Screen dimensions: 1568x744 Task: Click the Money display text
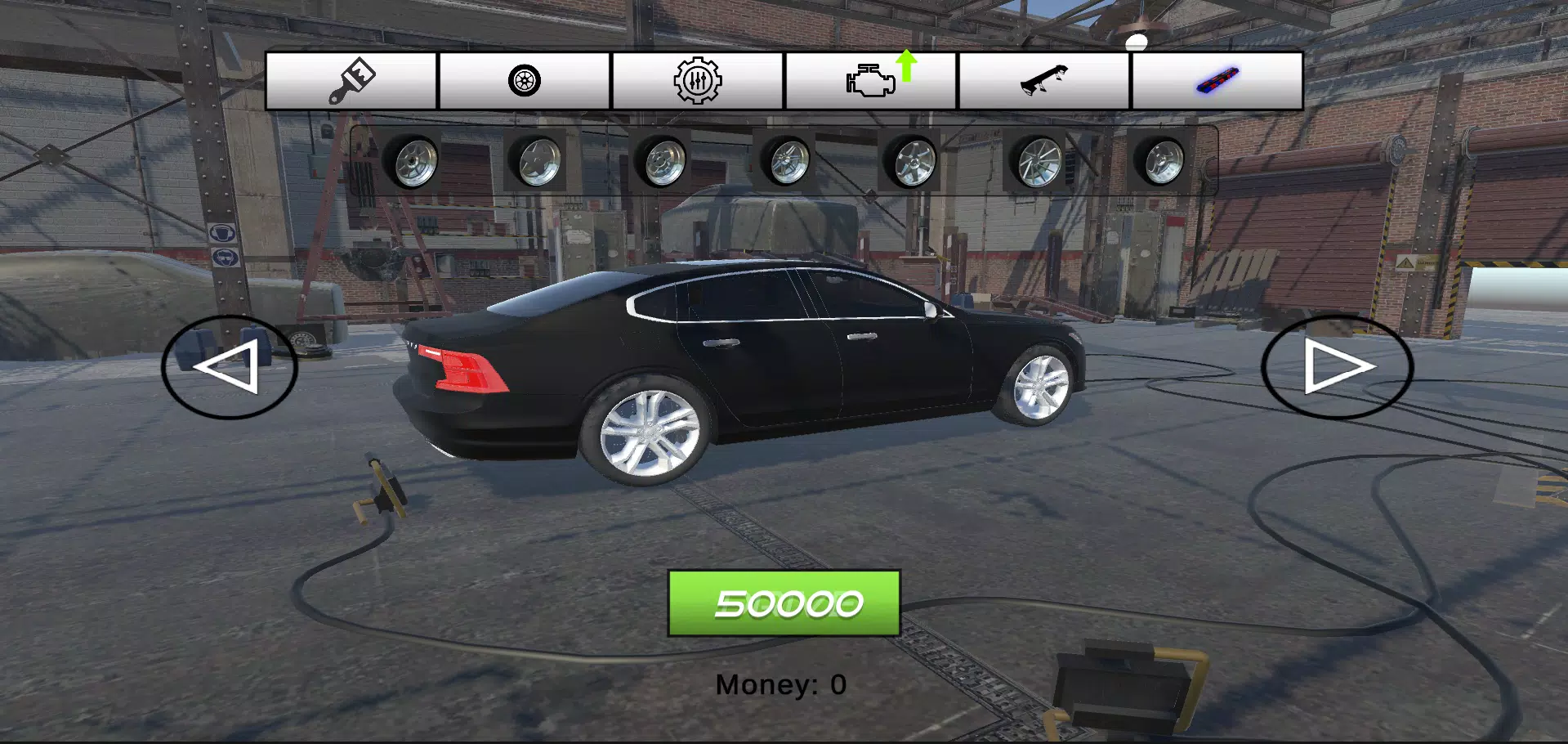(781, 684)
